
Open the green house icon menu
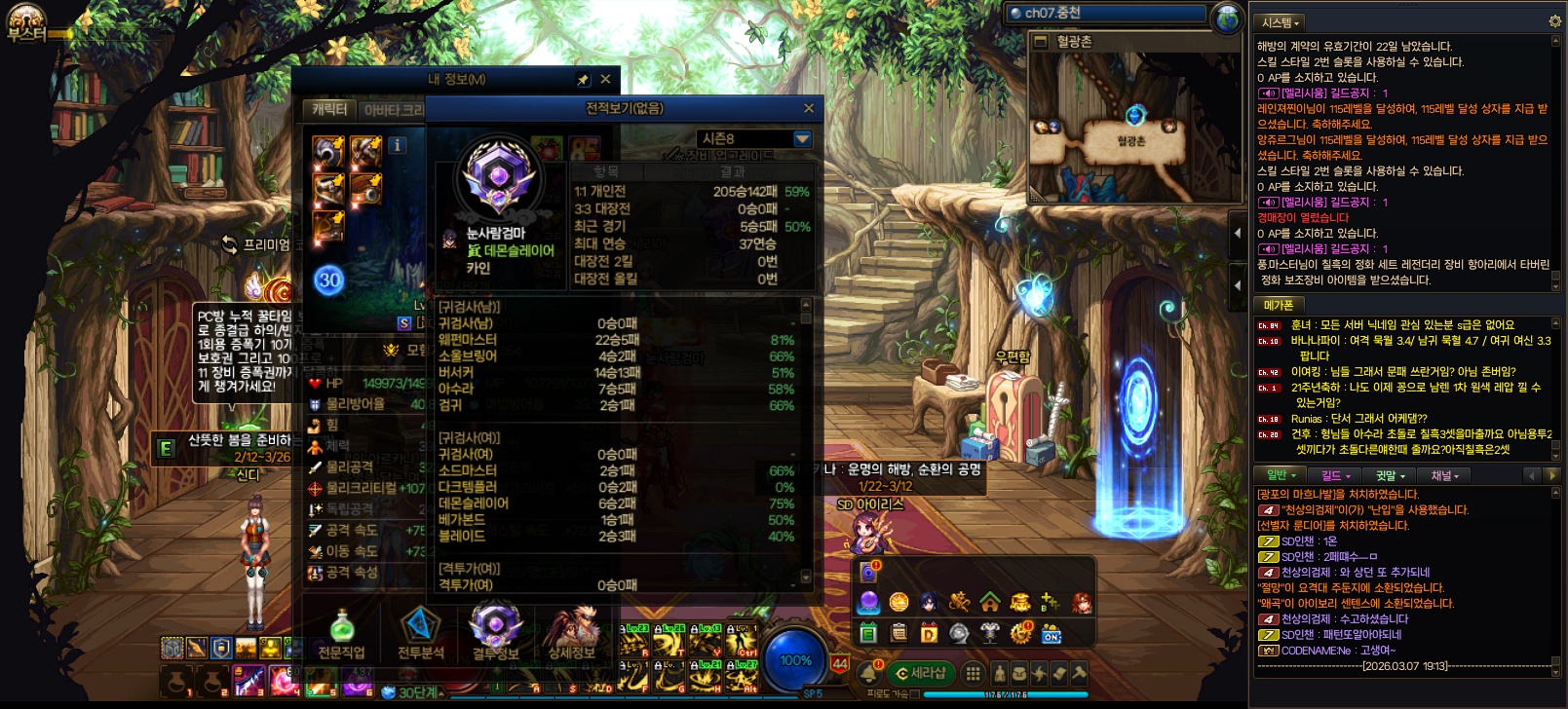coord(990,602)
